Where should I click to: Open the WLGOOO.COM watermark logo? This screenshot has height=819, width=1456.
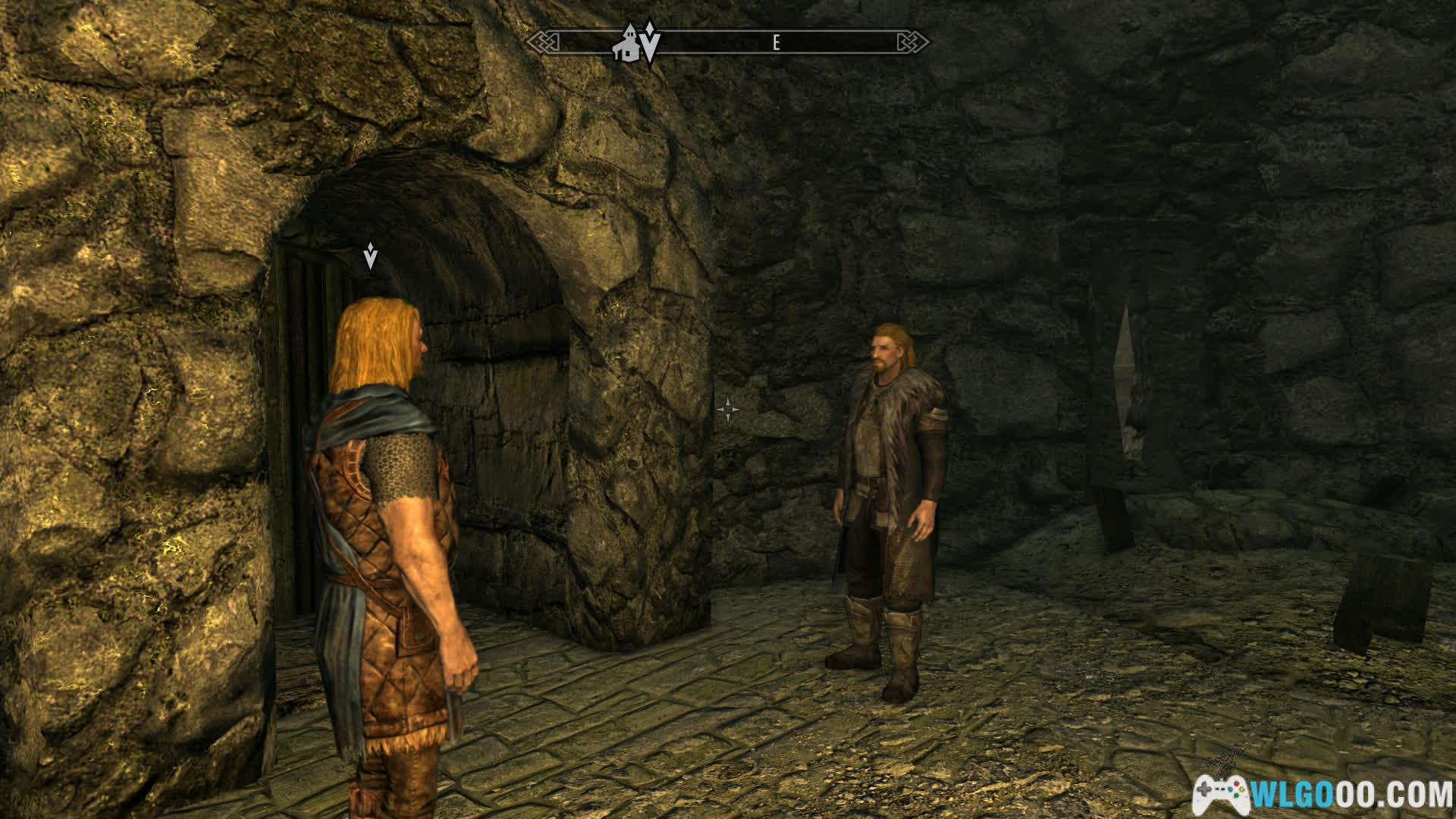pos(1321,793)
